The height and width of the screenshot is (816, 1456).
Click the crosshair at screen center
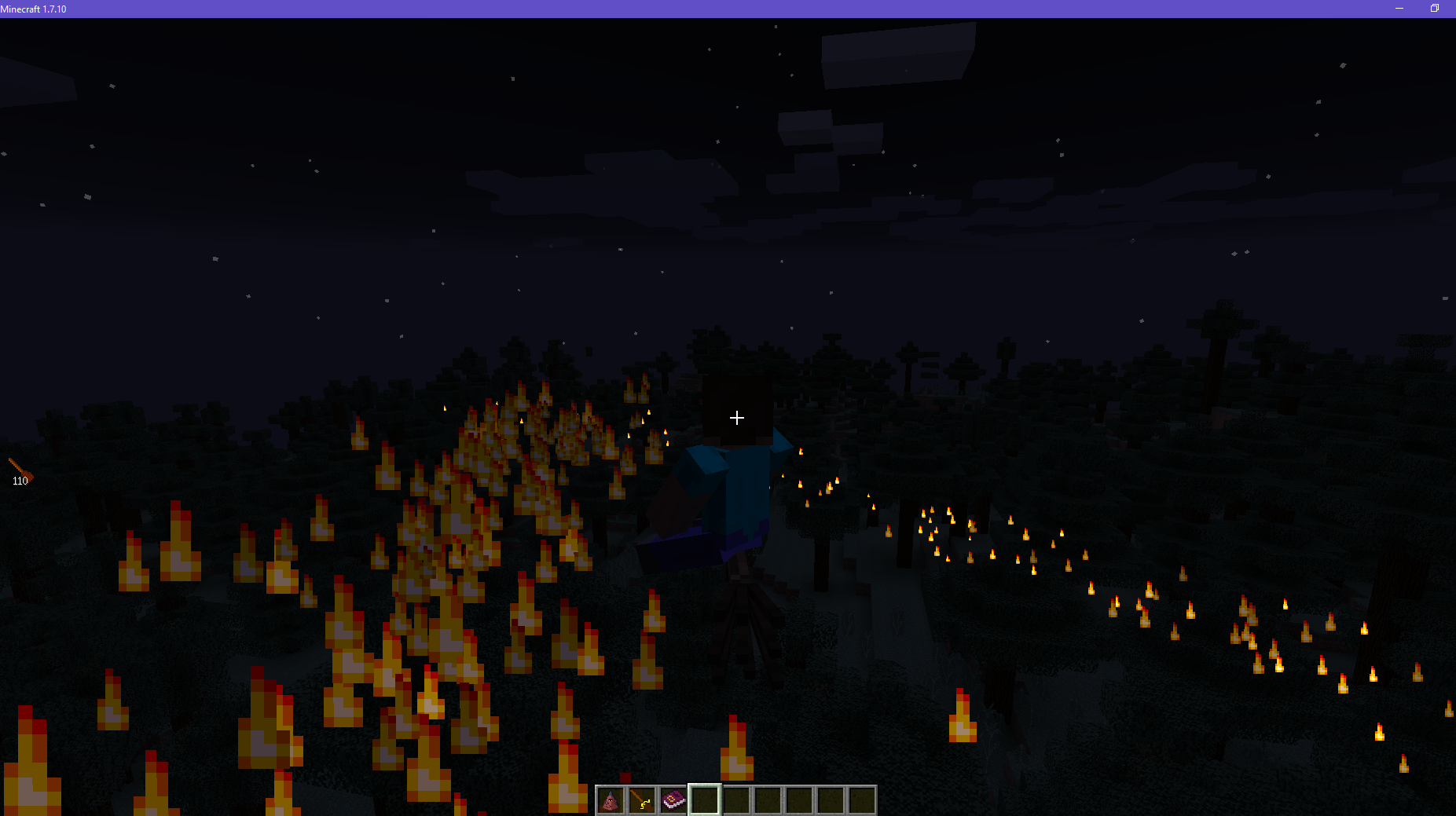click(x=736, y=417)
